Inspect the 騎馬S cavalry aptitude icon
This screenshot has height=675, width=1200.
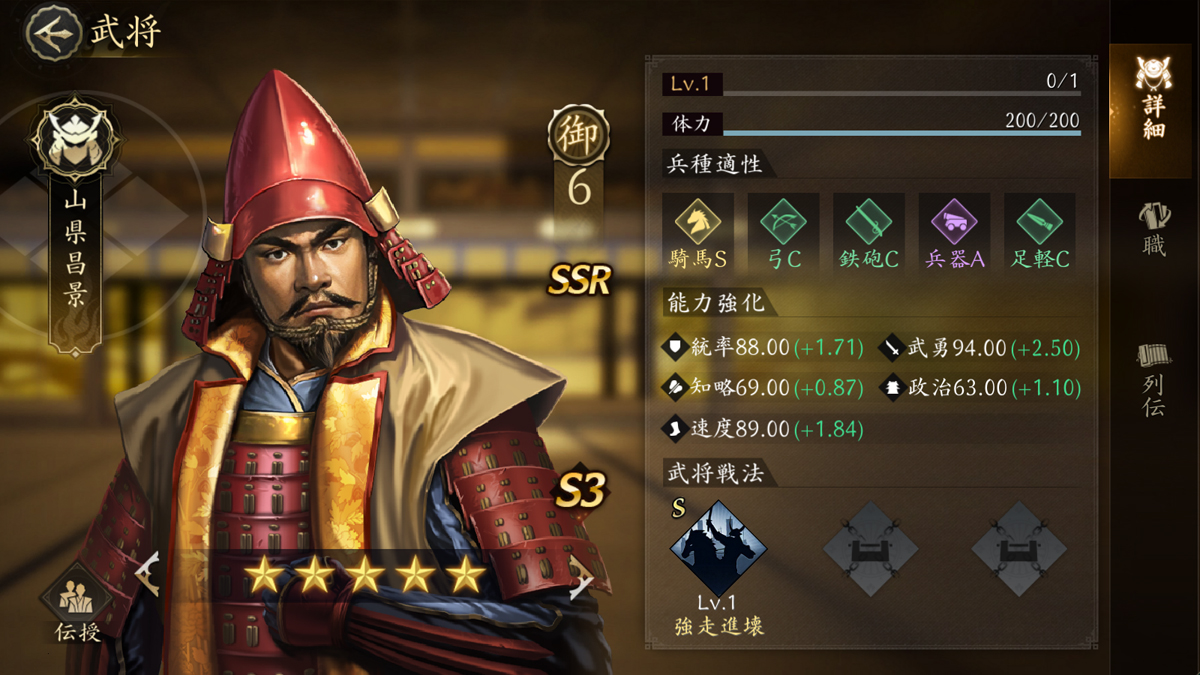pyautogui.click(x=698, y=222)
